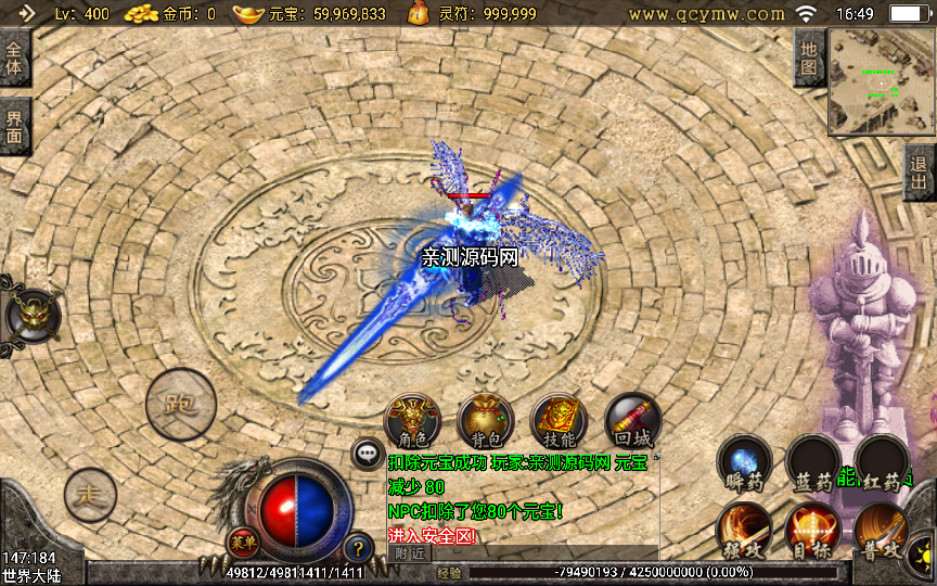Use the 回城 return-to-town scroll

[632, 420]
